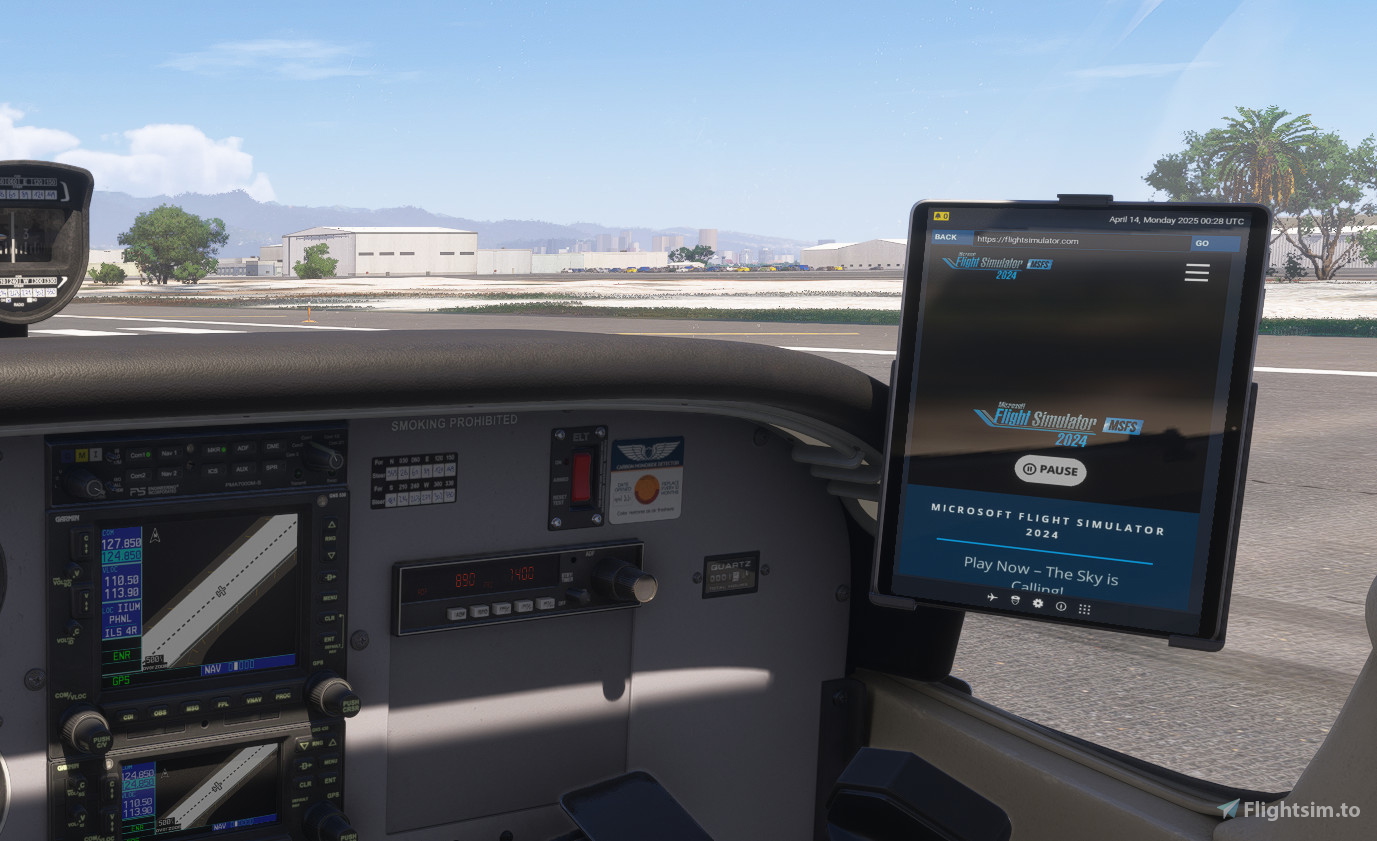This screenshot has height=841, width=1377.
Task: Open the apps grid icon on the tablet toolbar
Action: (x=1085, y=609)
